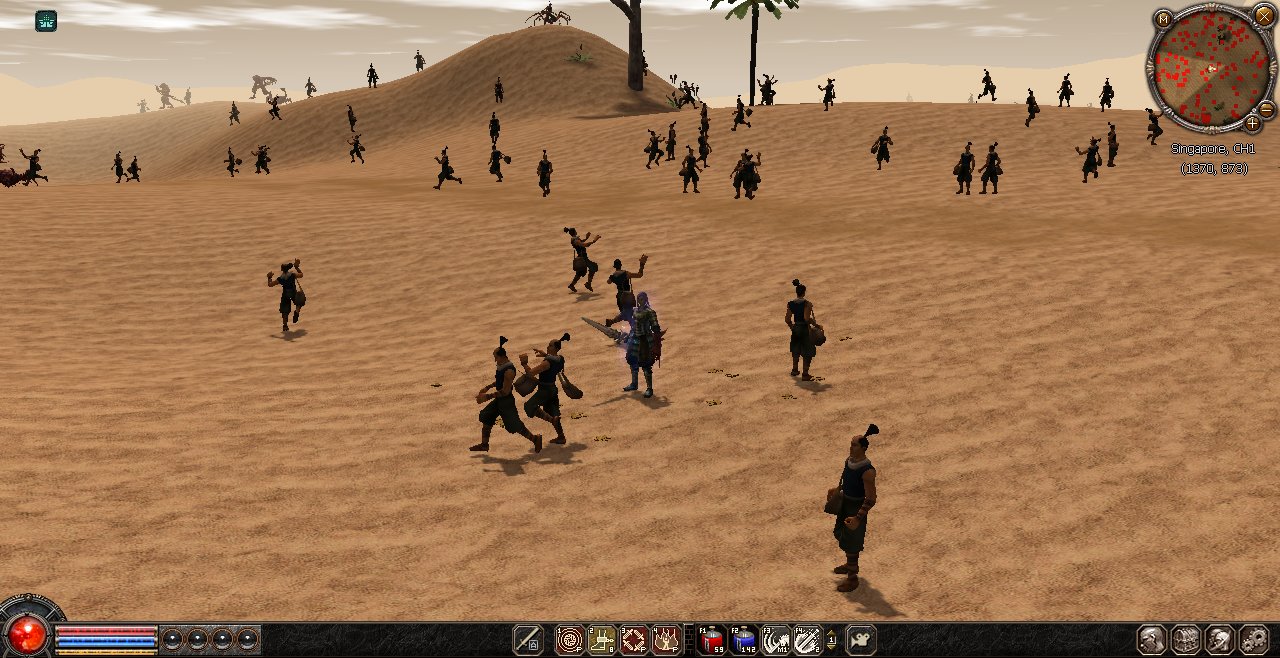This screenshot has height=658, width=1280.
Task: Drink the red health potion in F1
Action: tap(711, 640)
